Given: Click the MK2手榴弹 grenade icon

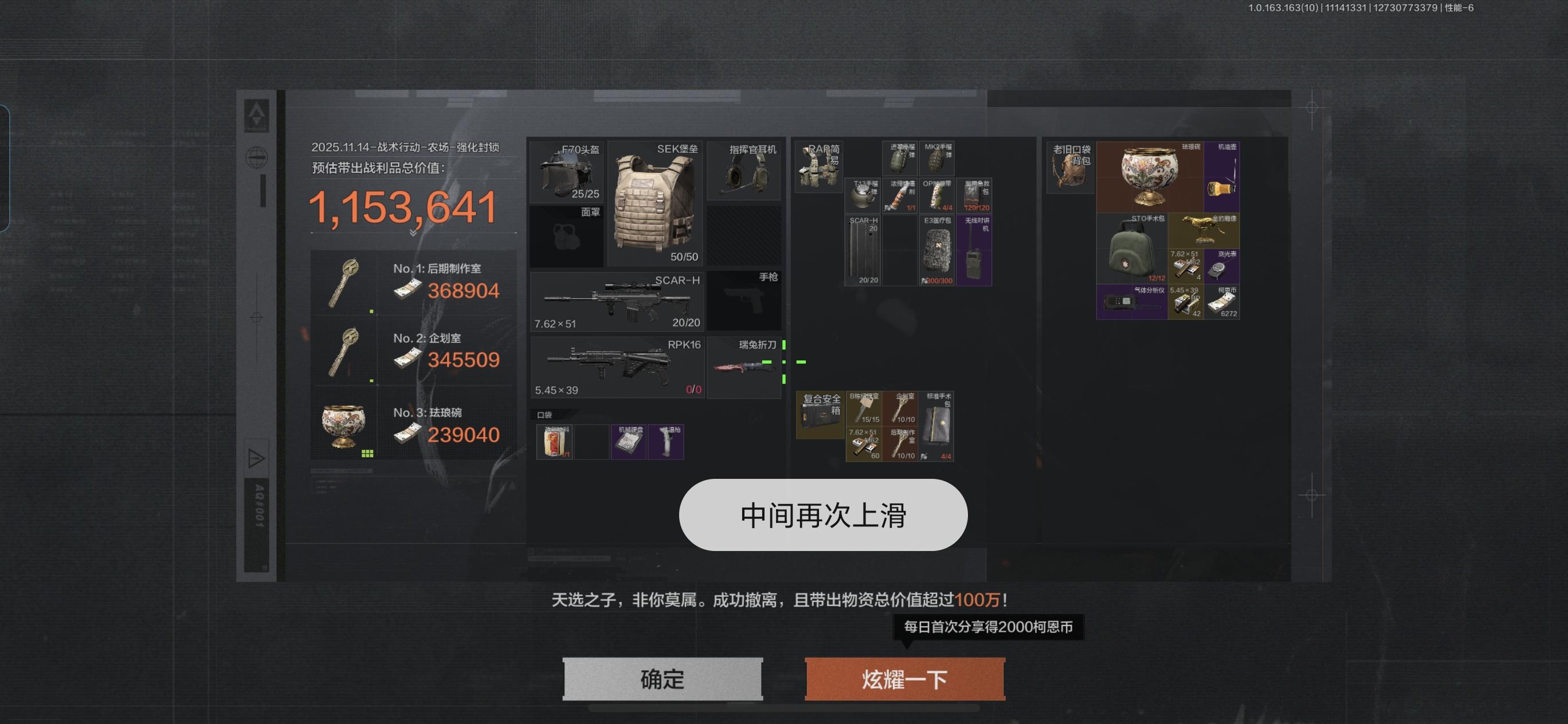Looking at the screenshot, I should coord(935,158).
